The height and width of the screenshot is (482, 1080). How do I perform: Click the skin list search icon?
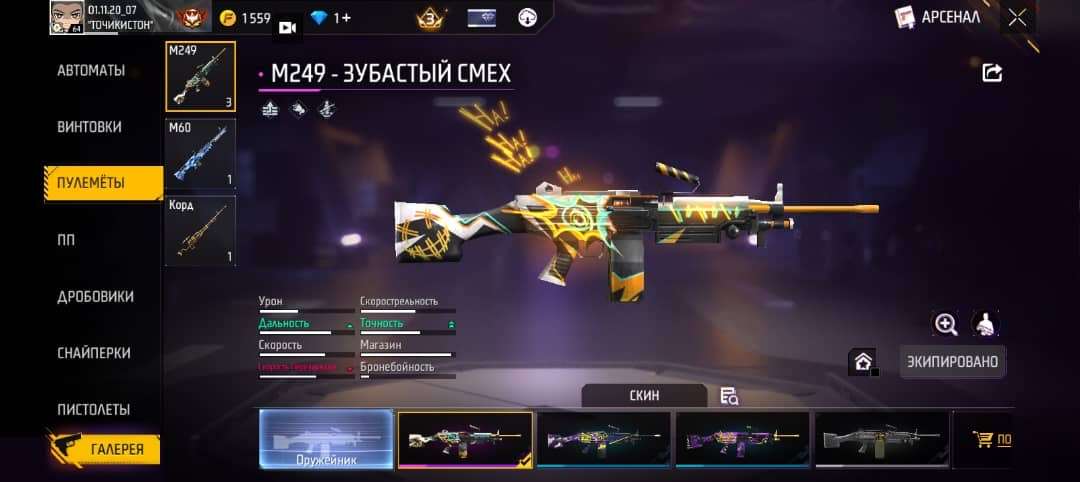(729, 396)
